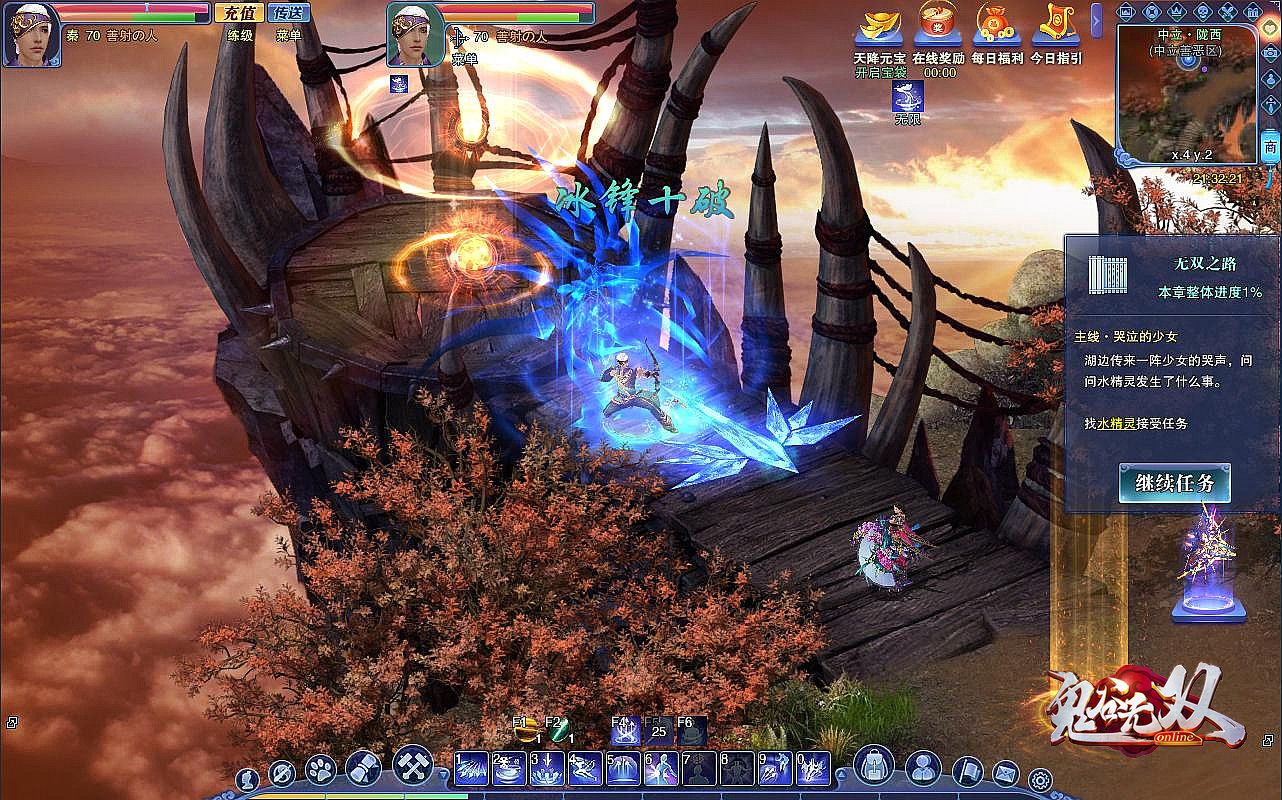Open the 商 shop lantern button
1282x800 pixels.
click(1270, 148)
